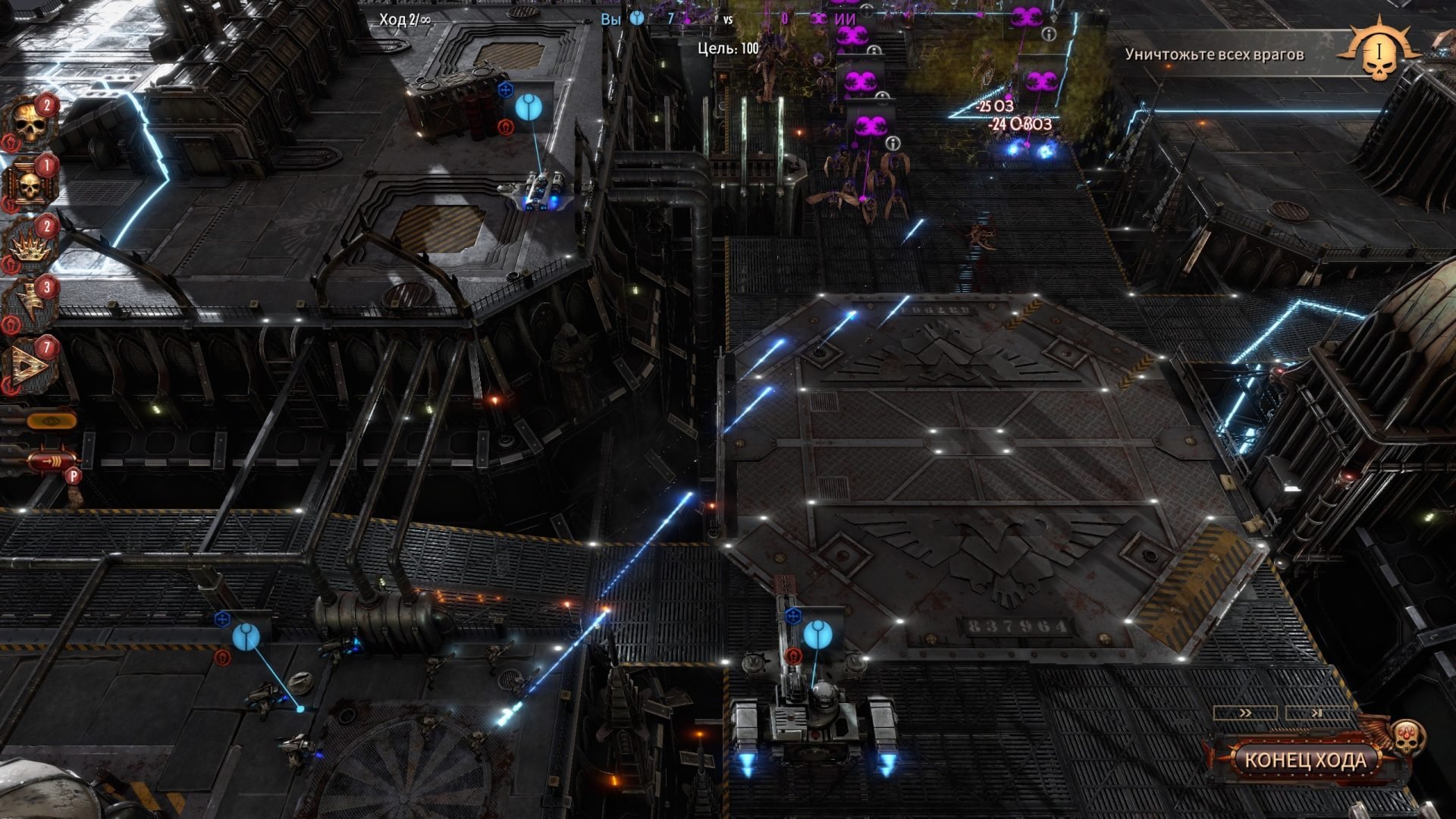The image size is (1456, 819).
Task: Trigger the spiked explosion ability
Action: [29, 245]
